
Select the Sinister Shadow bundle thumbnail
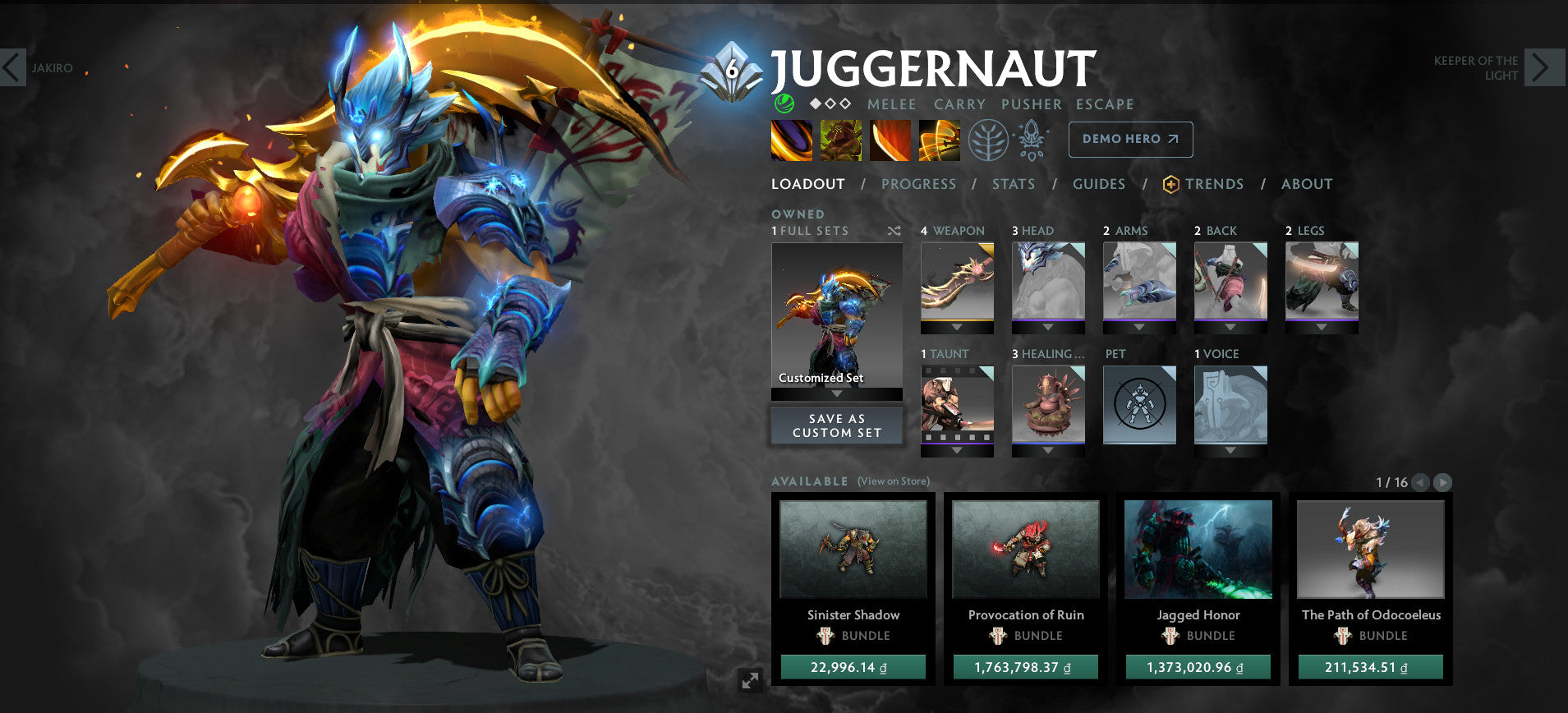coord(852,550)
